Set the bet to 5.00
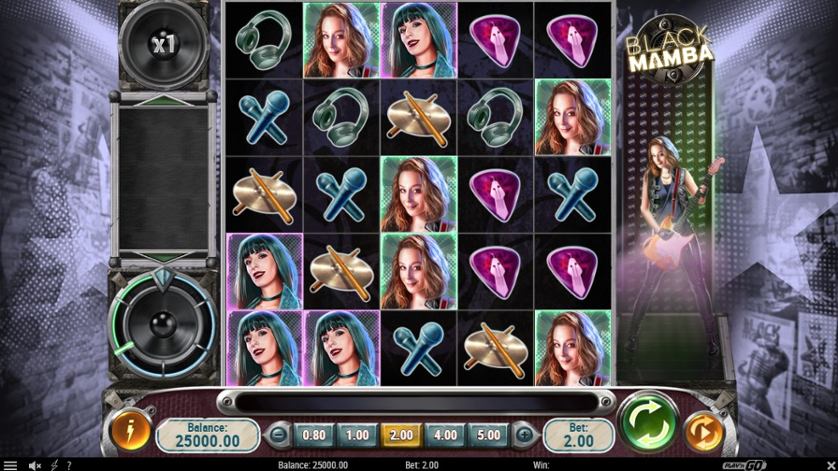This screenshot has width=838, height=471. (487, 435)
